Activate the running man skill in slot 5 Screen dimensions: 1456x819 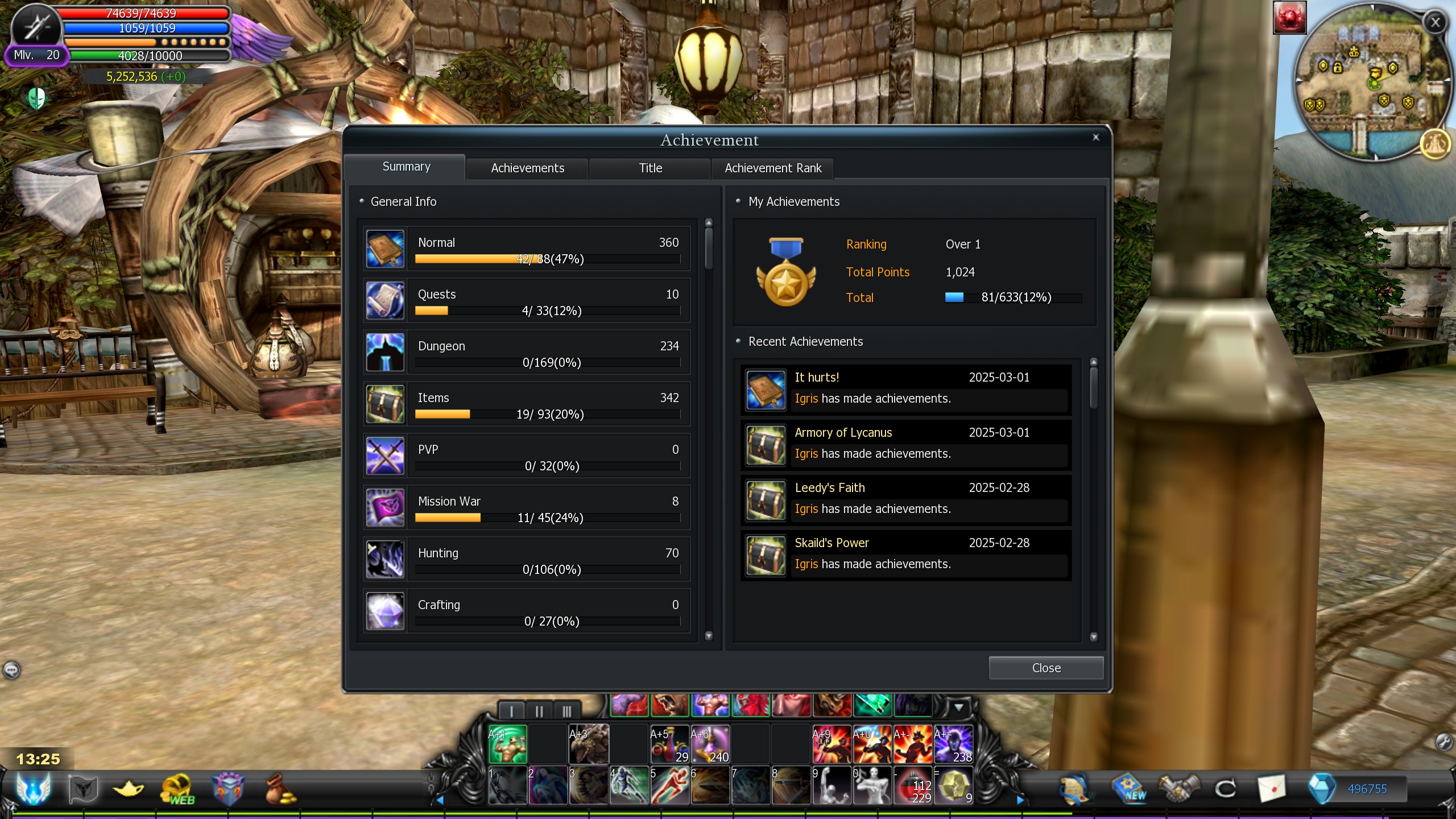pos(669,786)
